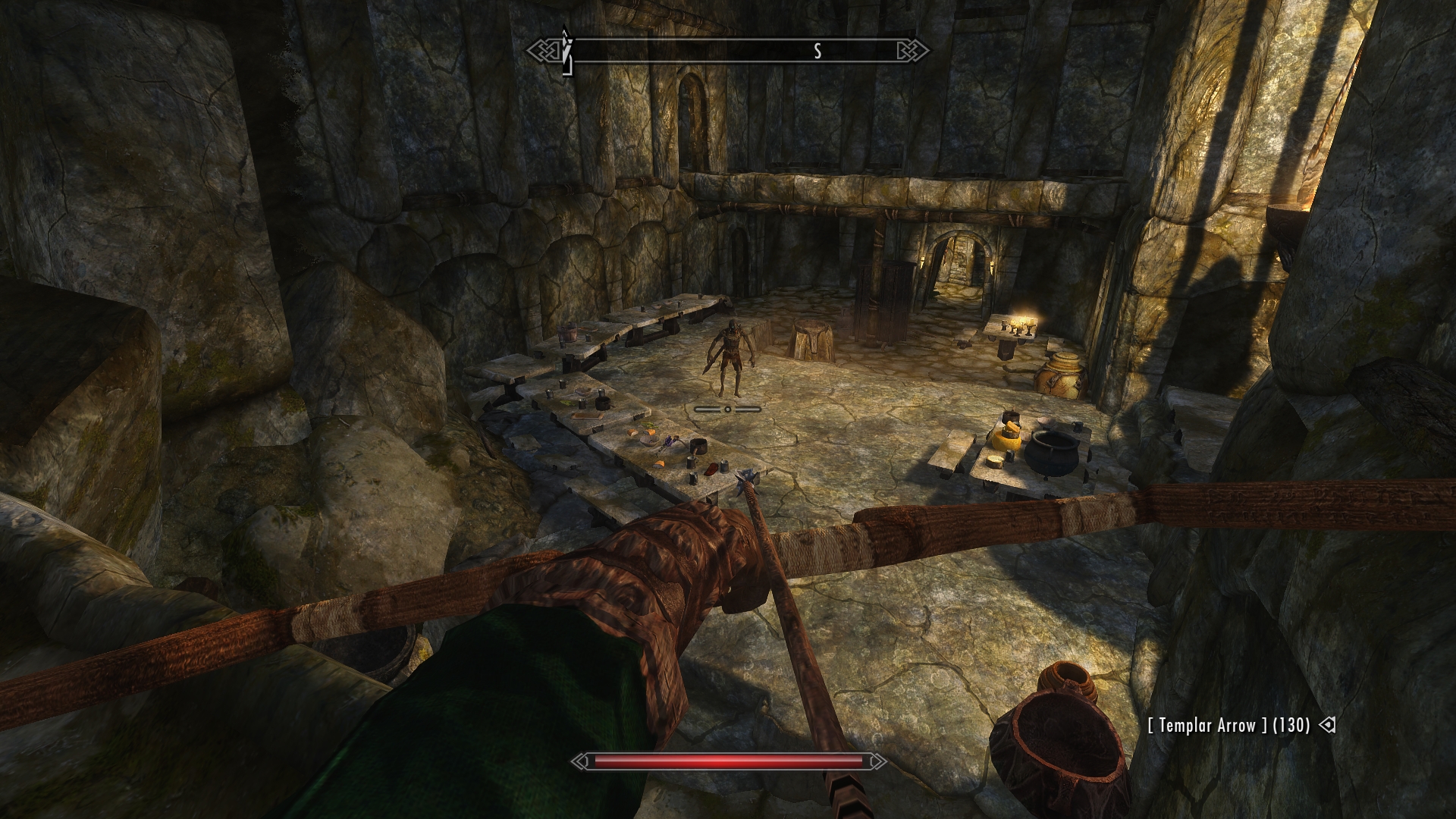This screenshot has width=1456, height=819.
Task: Click the compass bar showing South
Action: click(729, 52)
